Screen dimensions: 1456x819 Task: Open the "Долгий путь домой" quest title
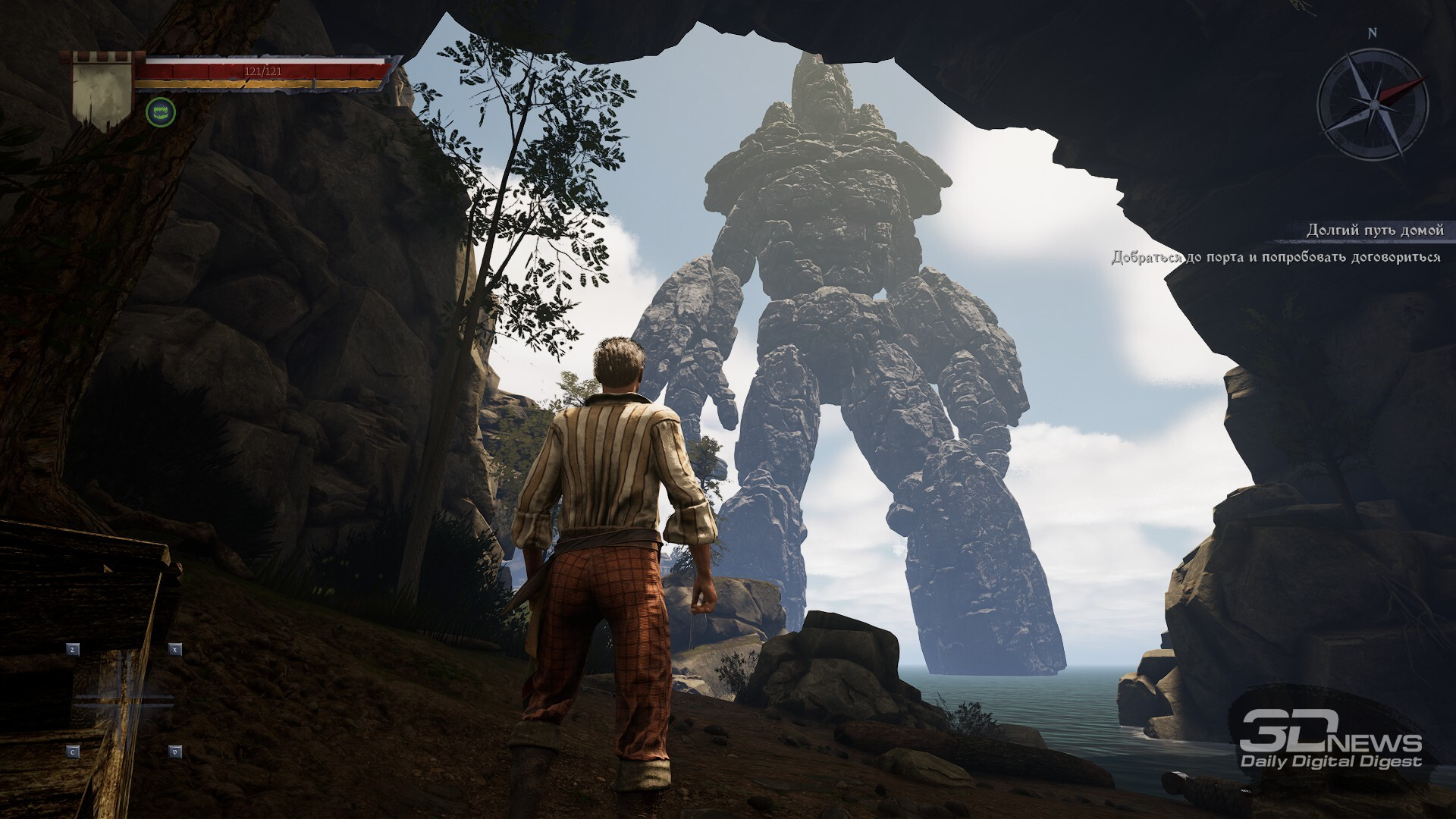[x=1374, y=230]
